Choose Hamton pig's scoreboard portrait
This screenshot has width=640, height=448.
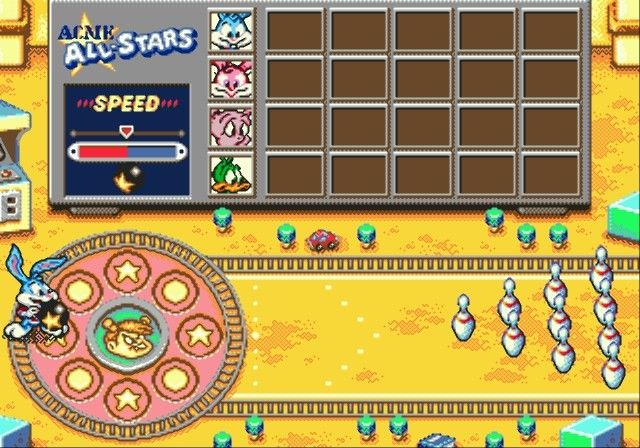pos(231,125)
